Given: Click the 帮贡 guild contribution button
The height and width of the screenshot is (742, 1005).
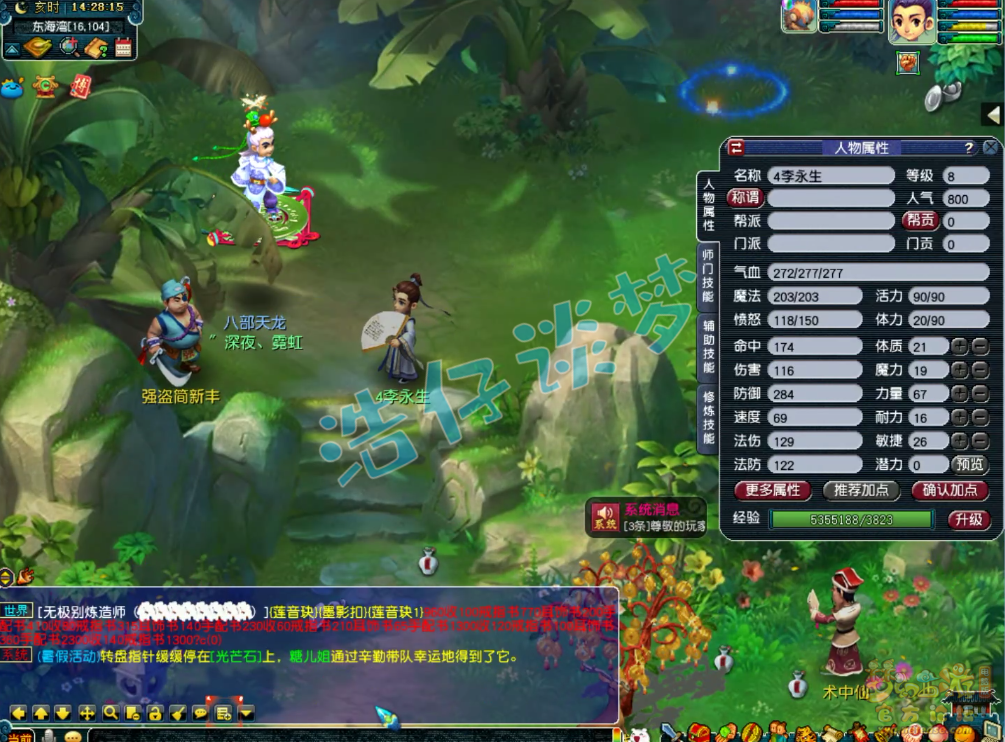Looking at the screenshot, I should click(x=921, y=221).
